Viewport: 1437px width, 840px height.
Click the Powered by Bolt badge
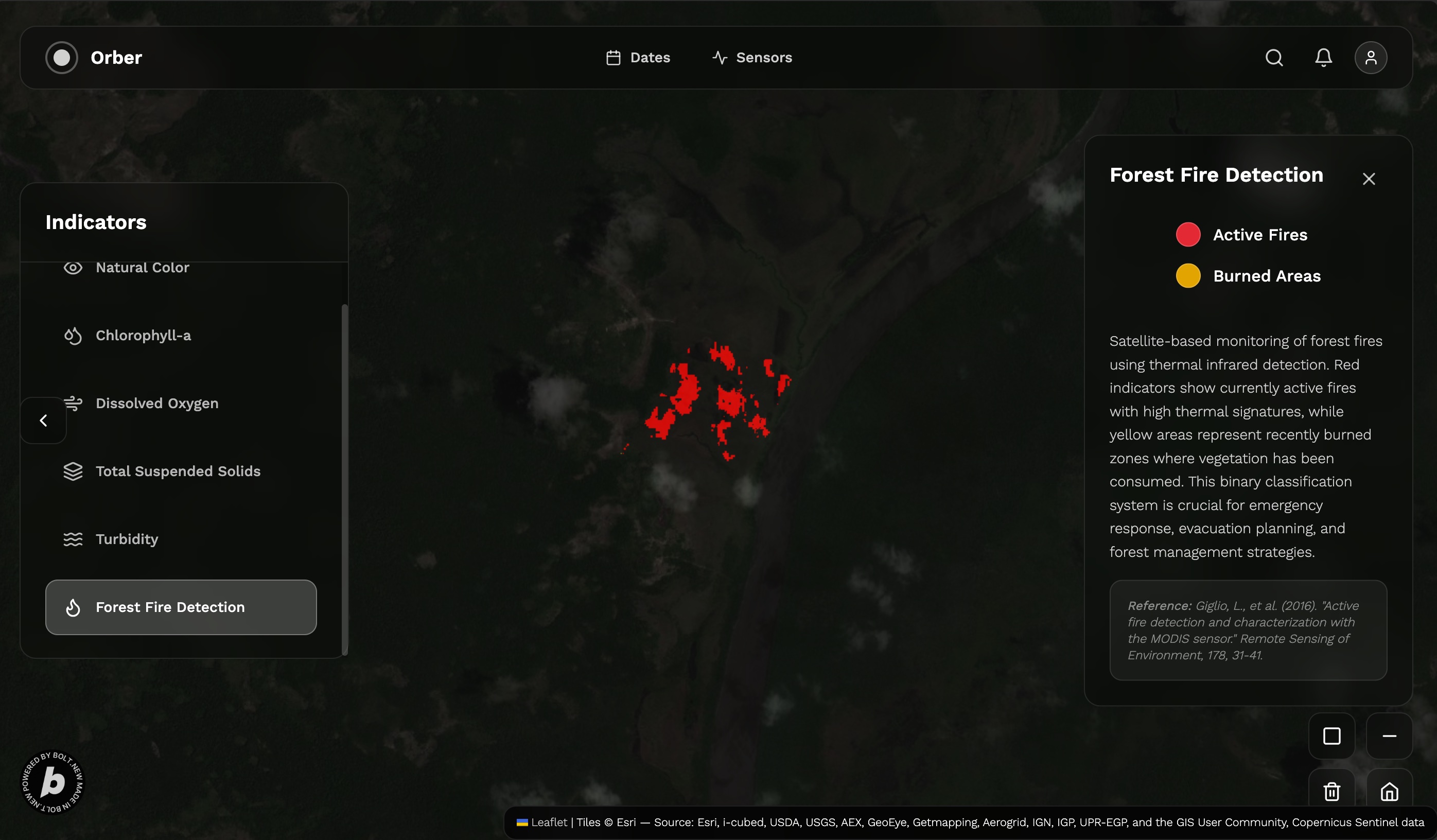coord(52,782)
